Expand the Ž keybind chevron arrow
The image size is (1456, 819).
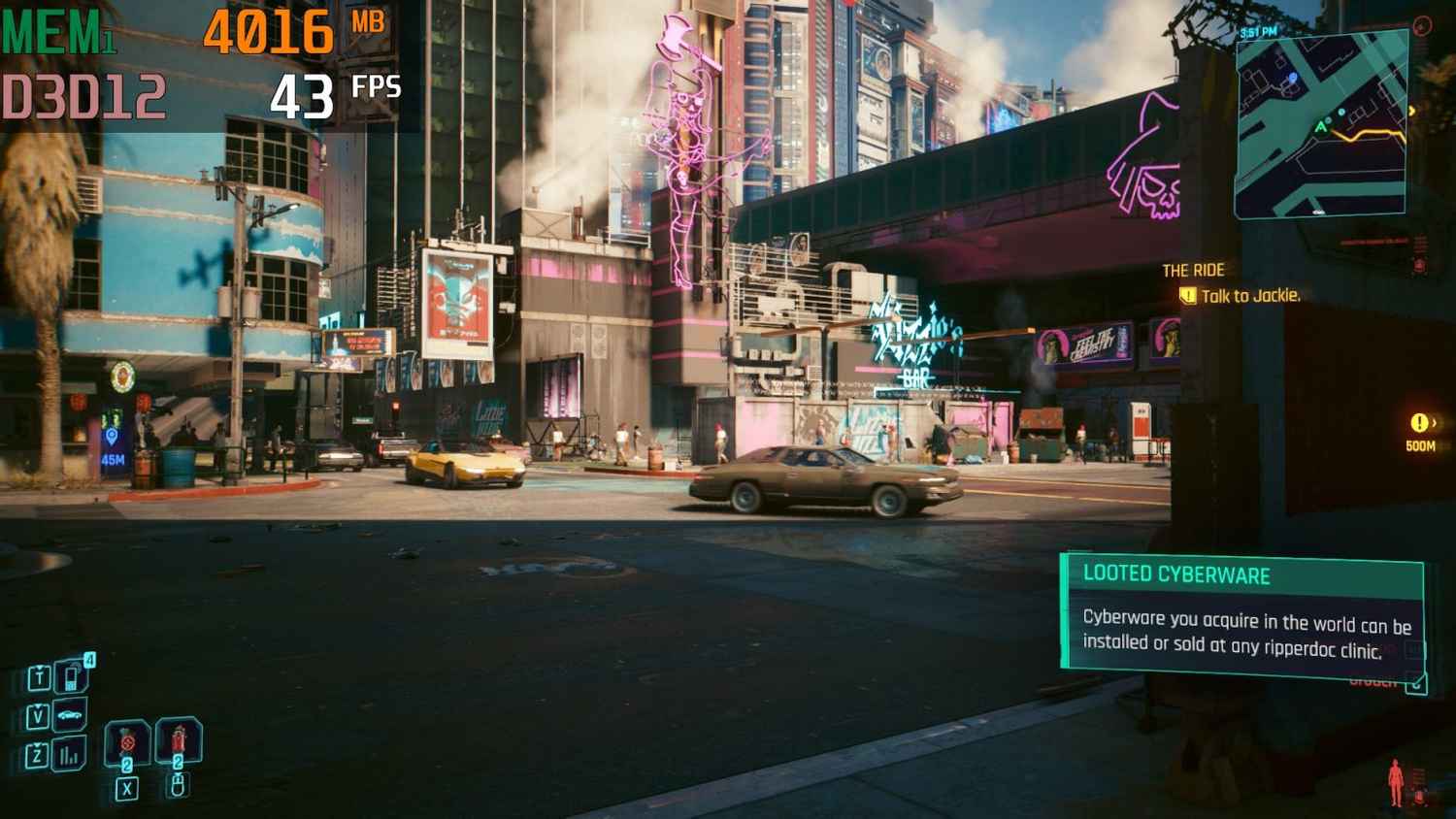(38, 742)
